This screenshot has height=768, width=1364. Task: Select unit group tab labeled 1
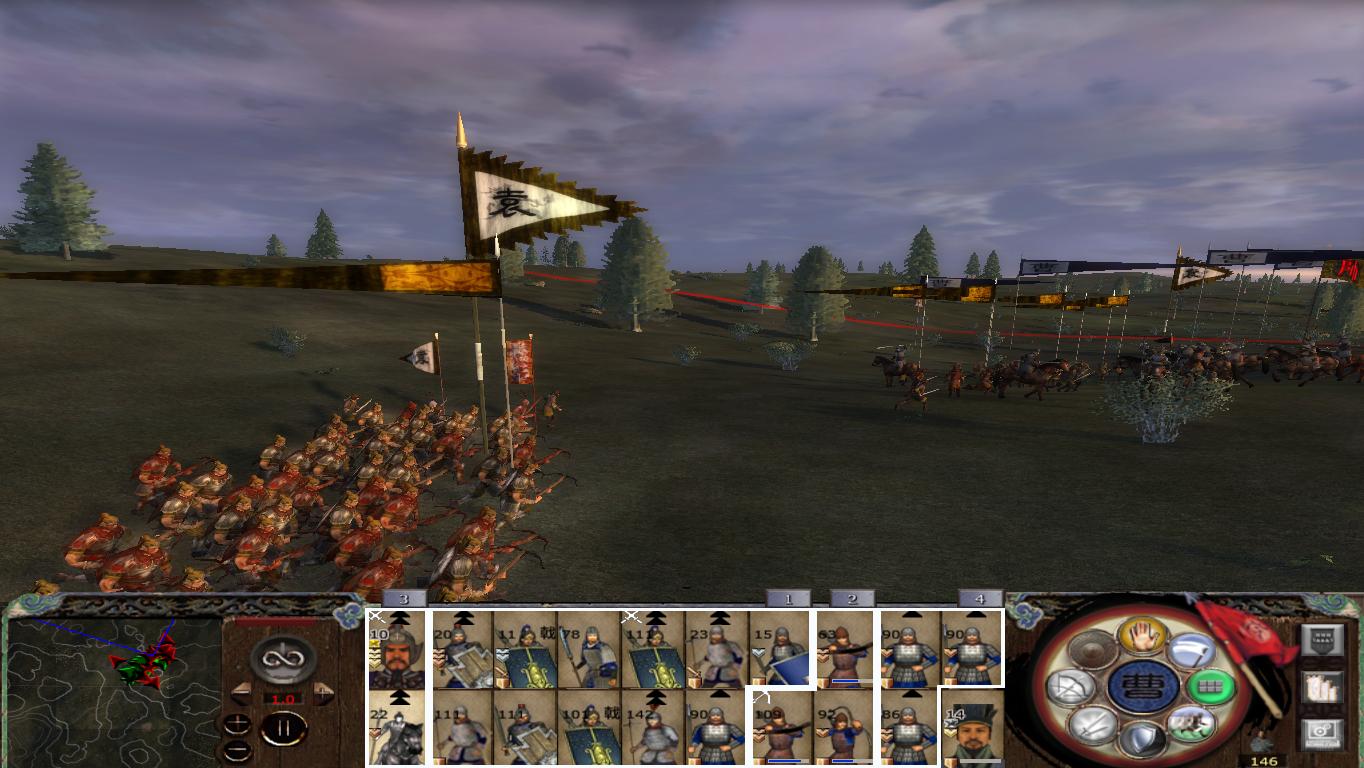(x=786, y=597)
